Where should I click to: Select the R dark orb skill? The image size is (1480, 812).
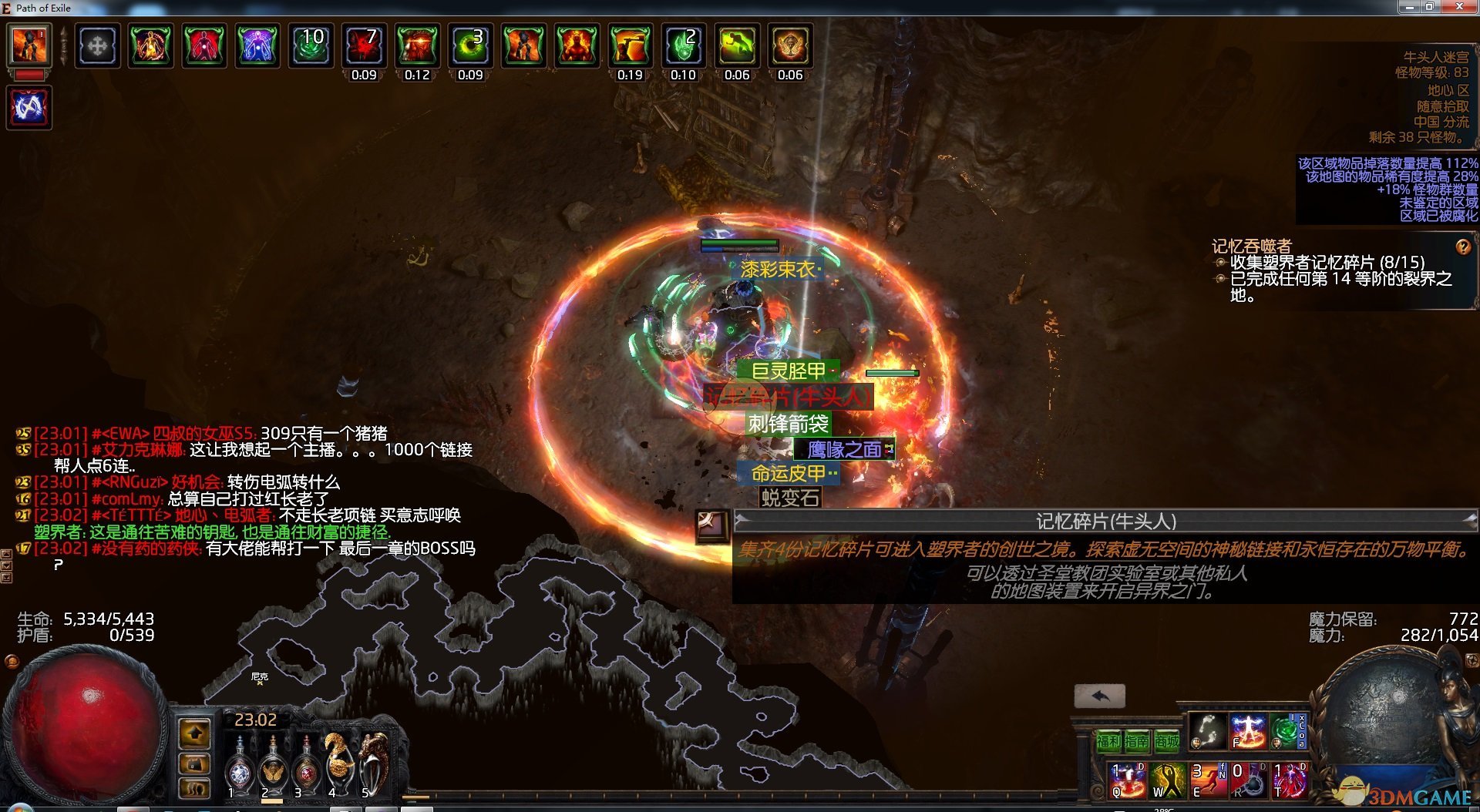[x=1248, y=780]
